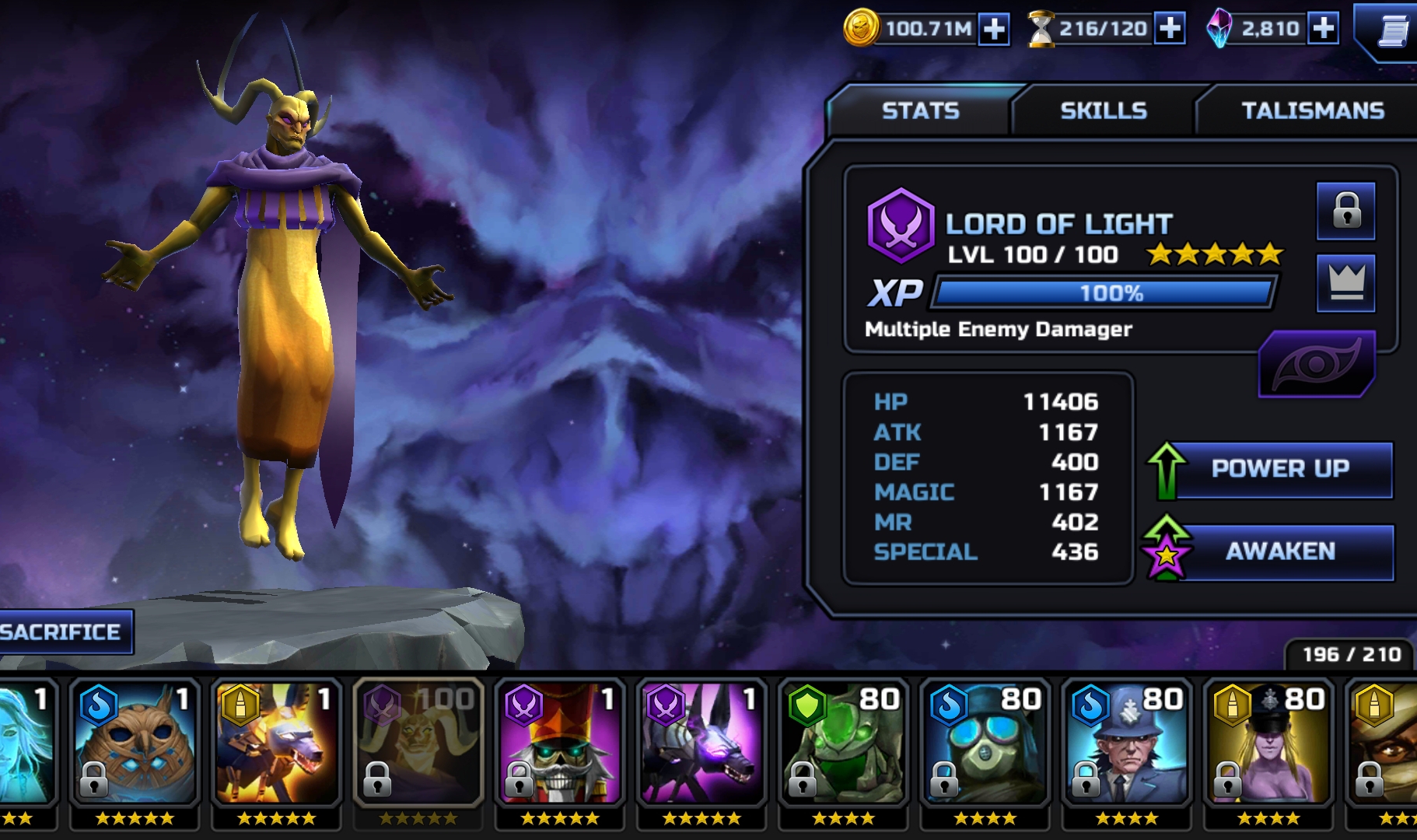1417x840 pixels.
Task: Toggle the character lock padlock button
Action: click(1345, 211)
